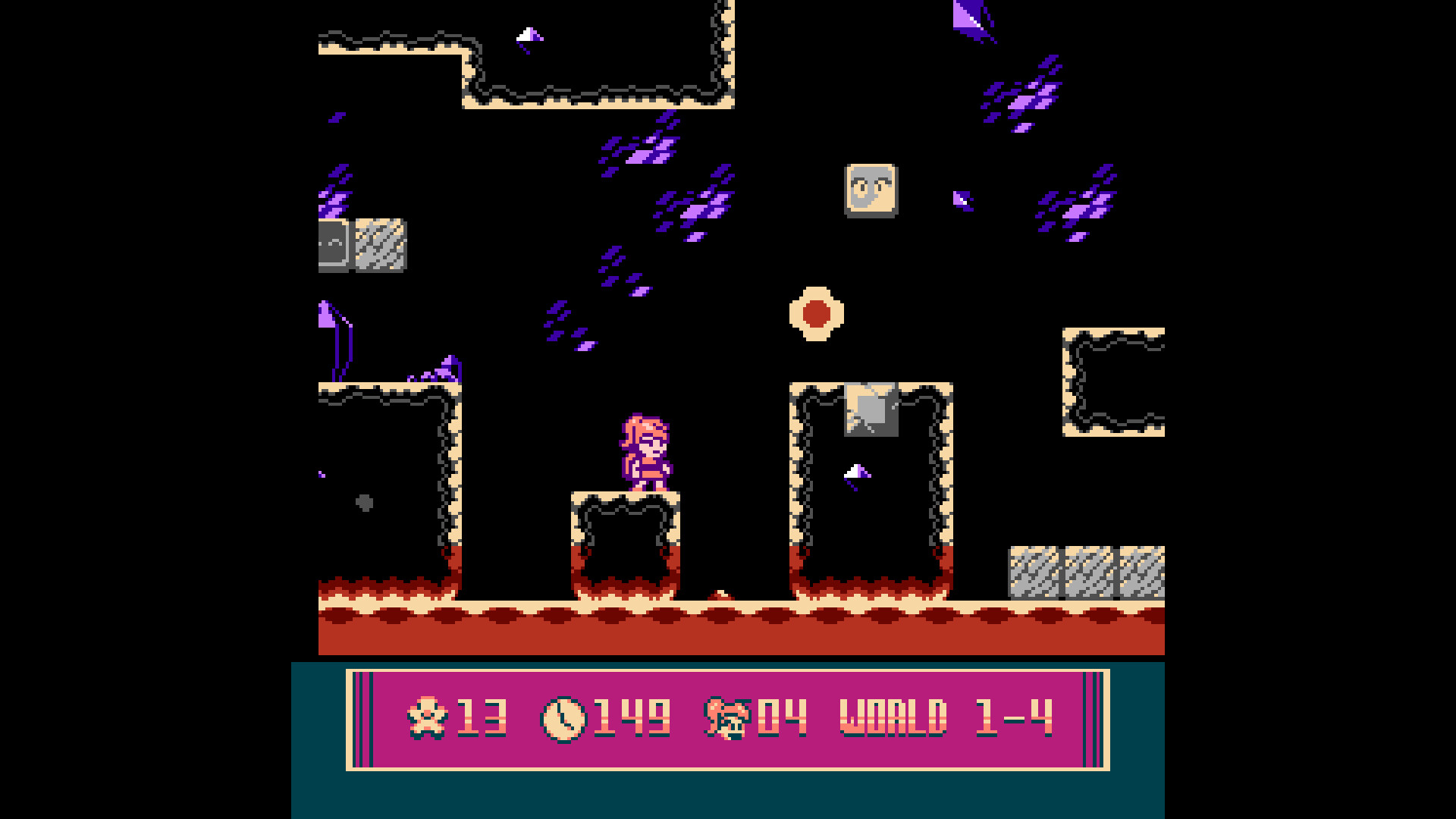Select the face block beside the striped crate
1456x819 pixels.
334,244
